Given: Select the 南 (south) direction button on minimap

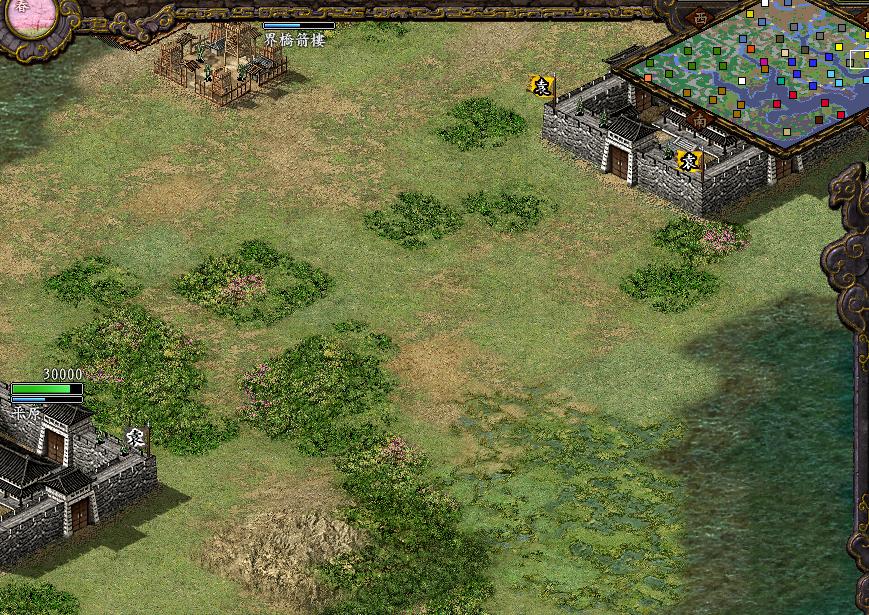Looking at the screenshot, I should click(700, 120).
